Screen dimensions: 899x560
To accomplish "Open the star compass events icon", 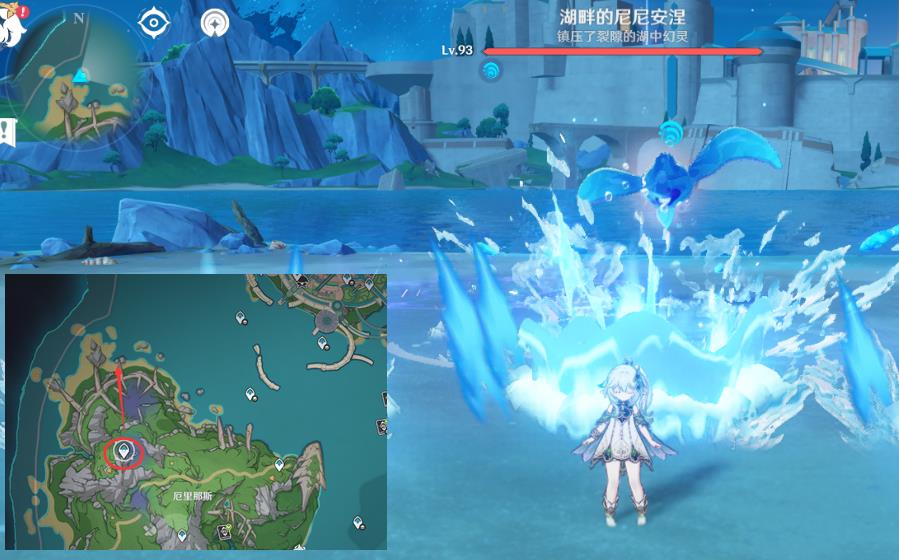I will [x=214, y=22].
